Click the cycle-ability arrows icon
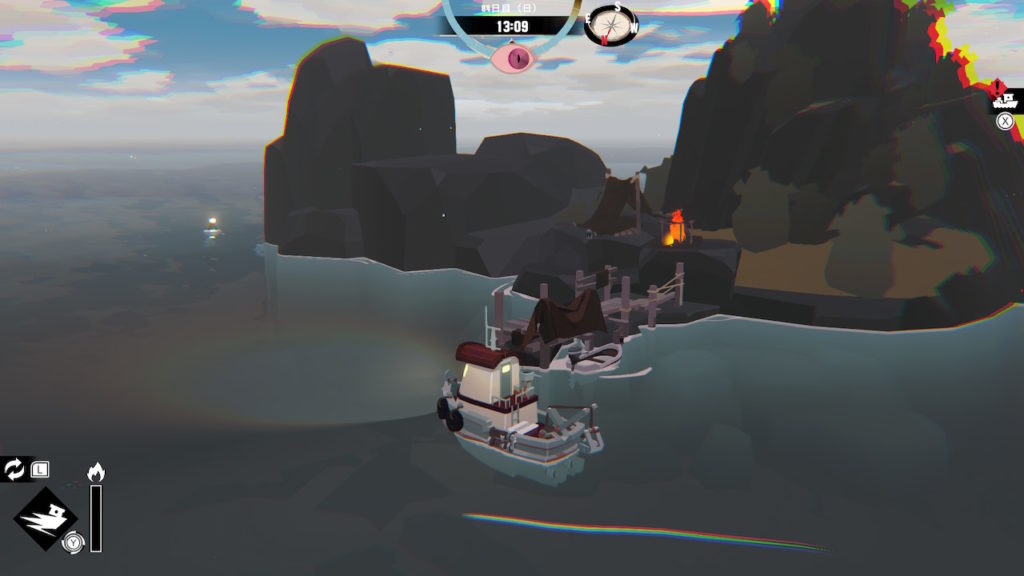This screenshot has height=576, width=1024. (15, 468)
